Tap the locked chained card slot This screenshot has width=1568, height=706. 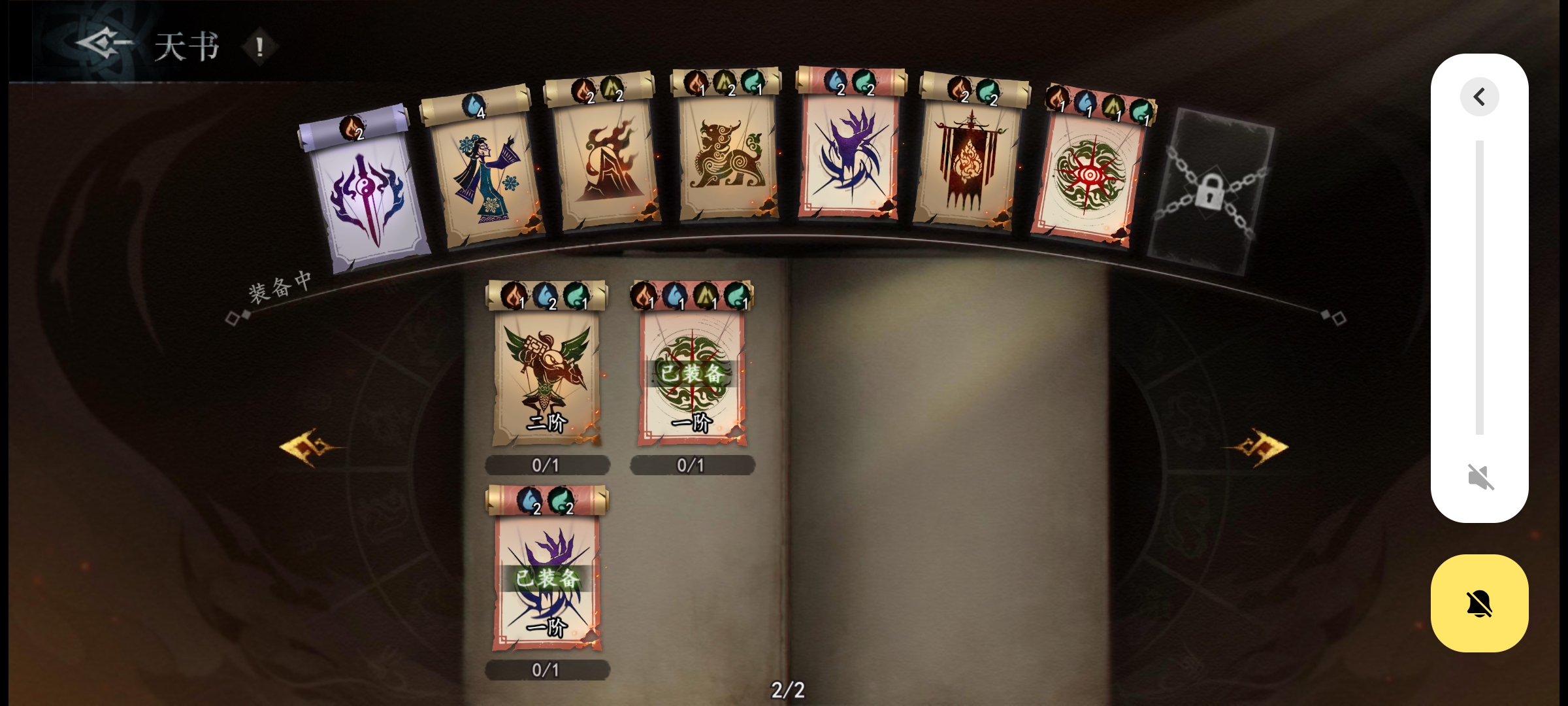1209,192
